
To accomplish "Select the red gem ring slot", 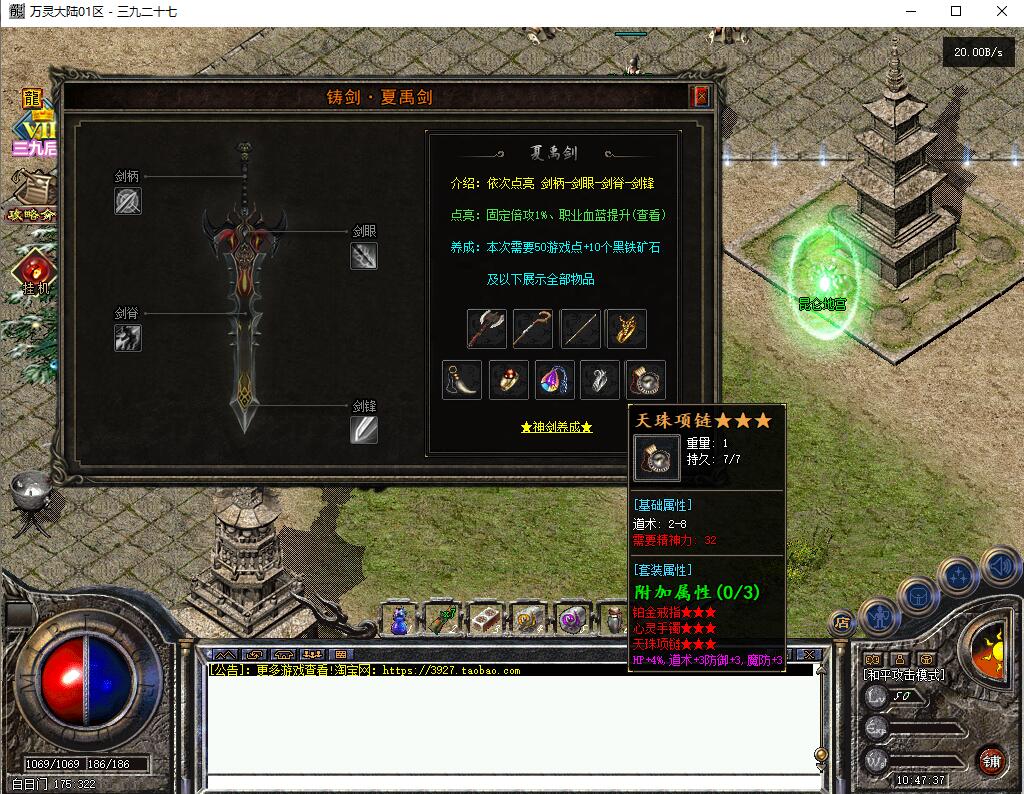I will coord(509,380).
